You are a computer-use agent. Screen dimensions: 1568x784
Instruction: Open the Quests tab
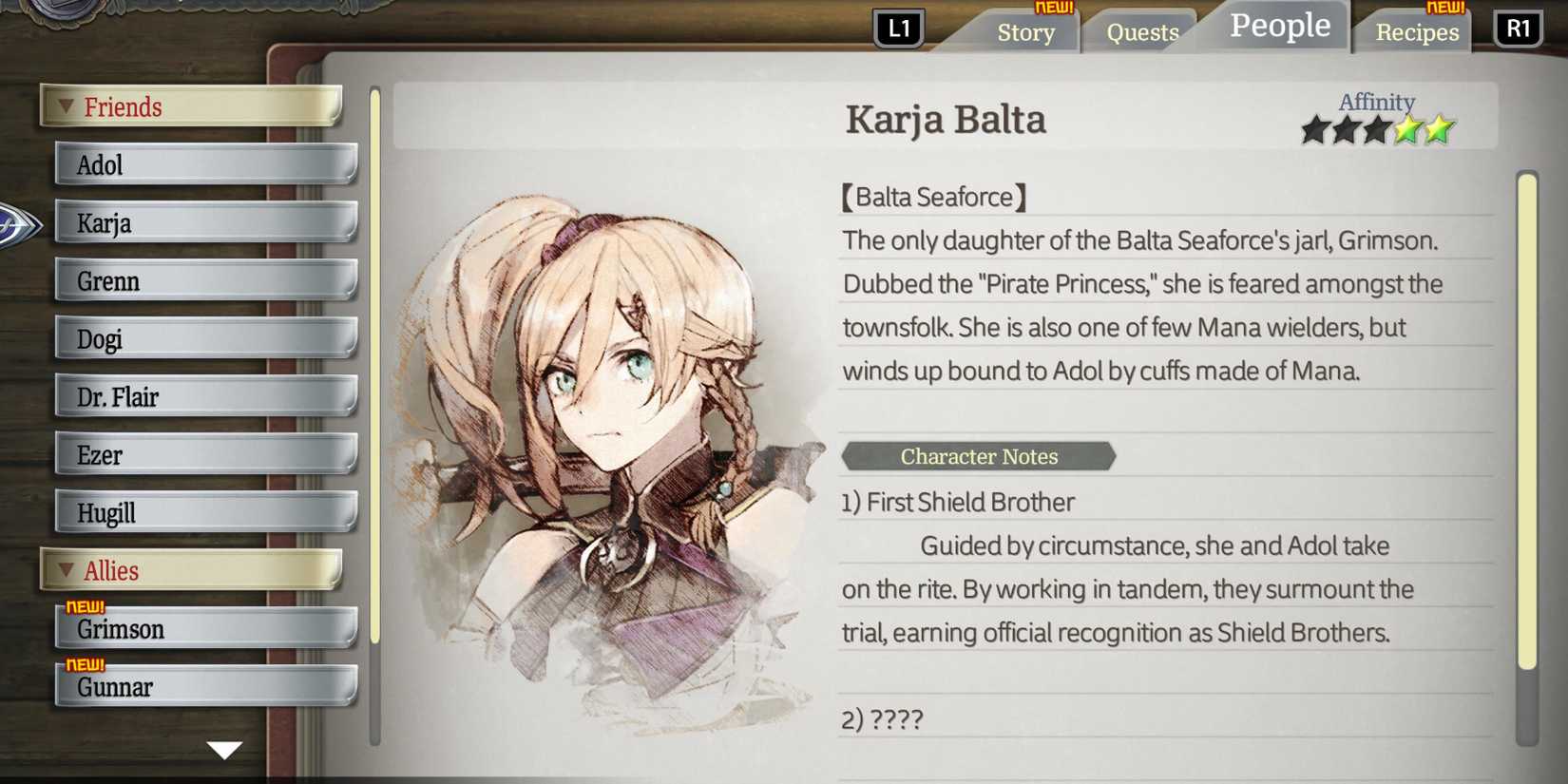[x=1141, y=32]
